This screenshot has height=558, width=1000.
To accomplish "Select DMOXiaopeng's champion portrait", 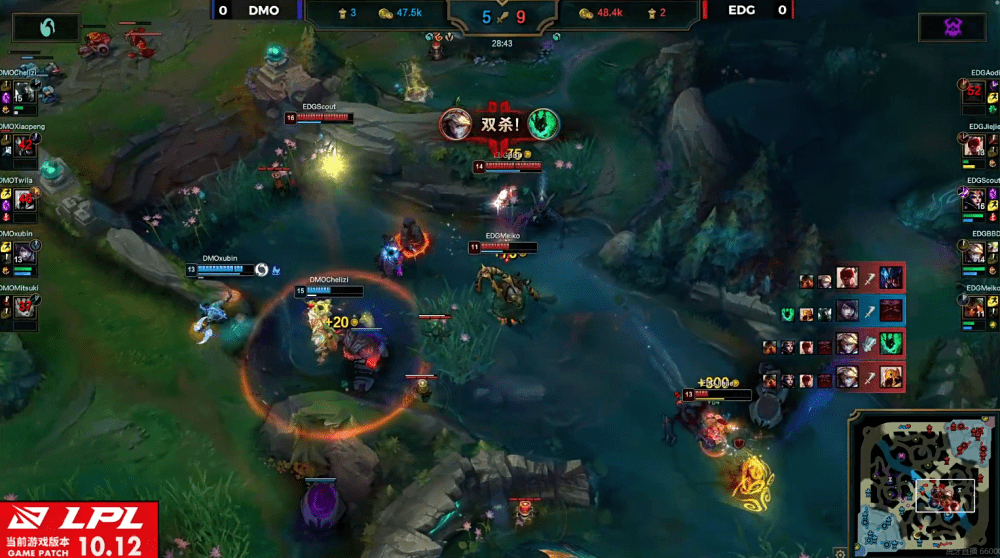I will (25, 148).
